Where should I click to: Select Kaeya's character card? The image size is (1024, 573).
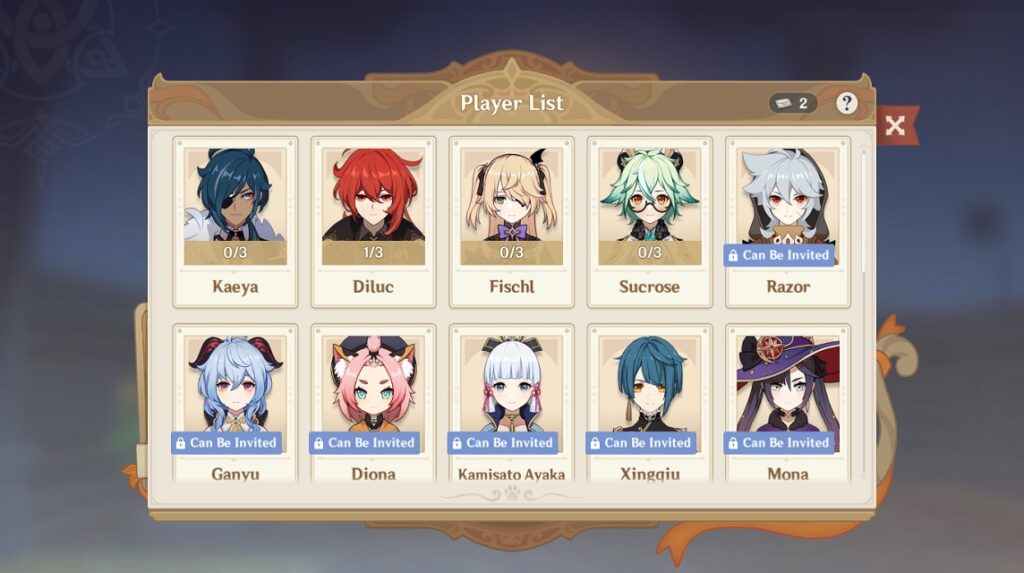(x=235, y=221)
